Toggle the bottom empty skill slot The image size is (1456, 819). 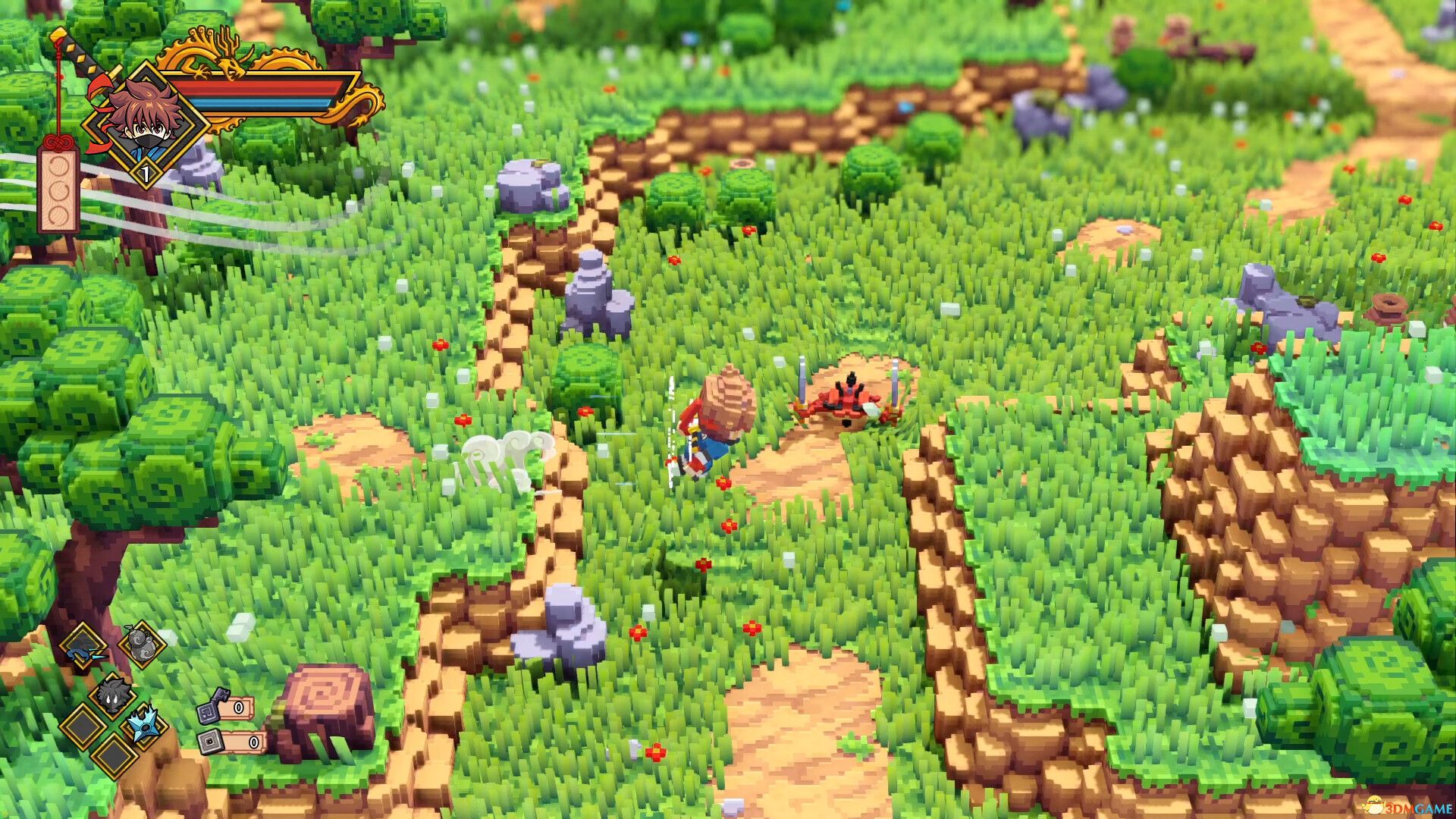pos(115,758)
